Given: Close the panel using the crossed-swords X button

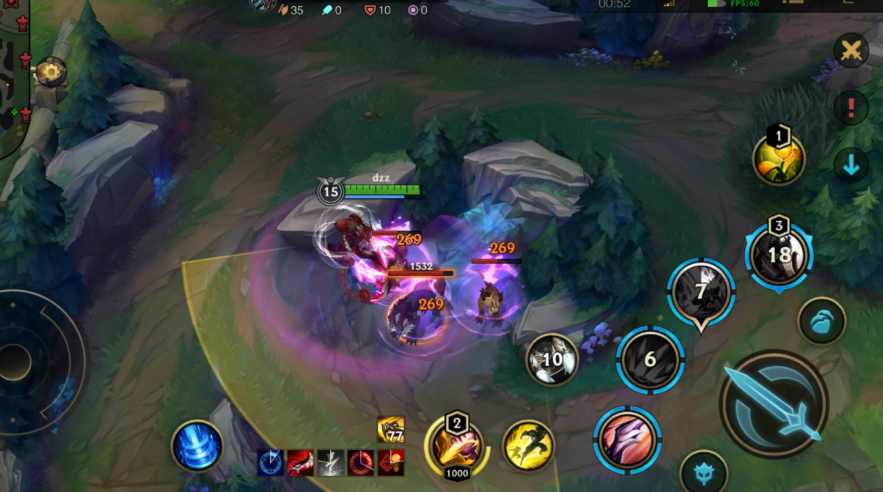Looking at the screenshot, I should (x=851, y=51).
